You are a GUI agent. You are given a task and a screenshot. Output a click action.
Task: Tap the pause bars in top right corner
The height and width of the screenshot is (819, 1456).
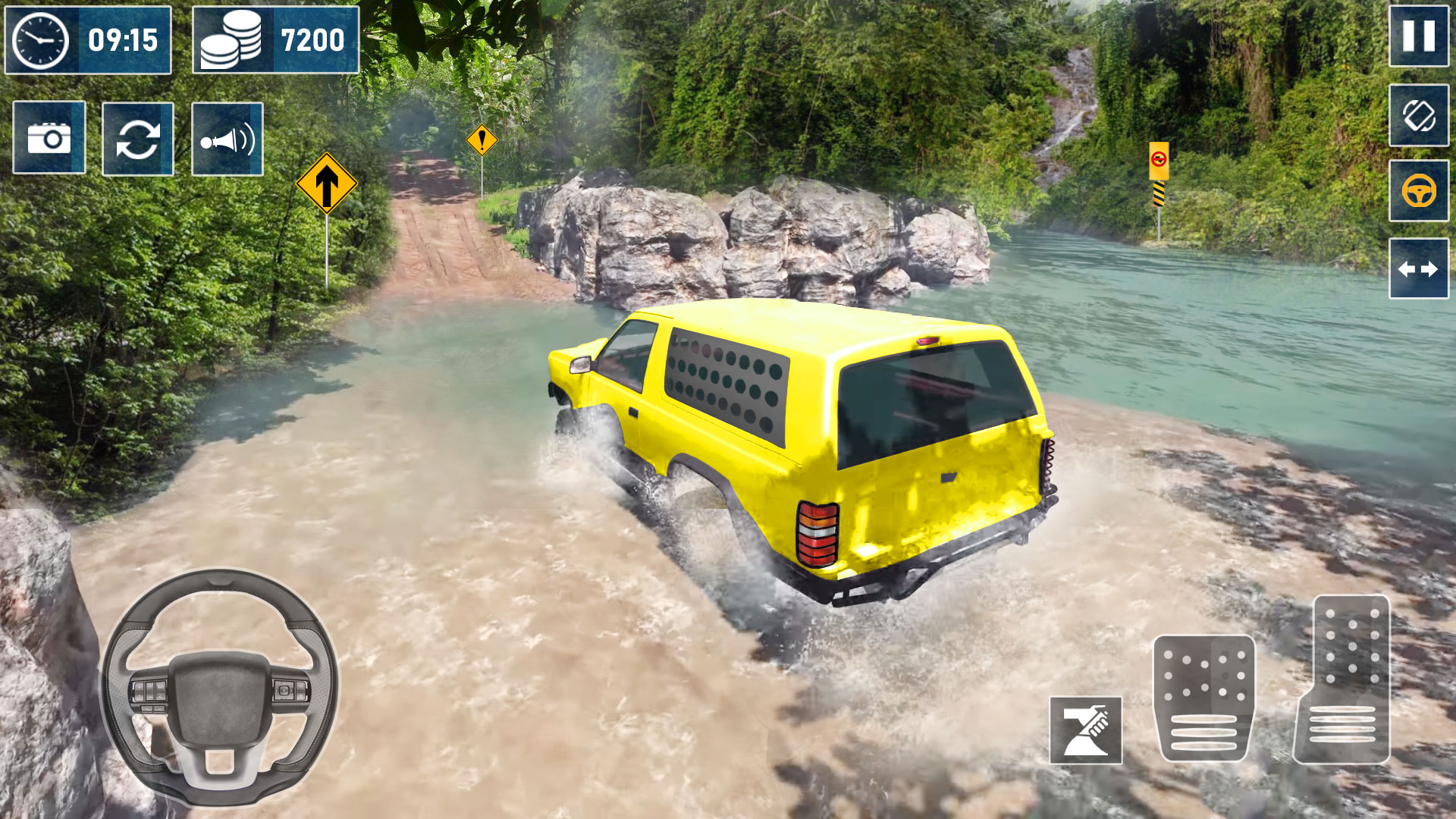point(1417,36)
